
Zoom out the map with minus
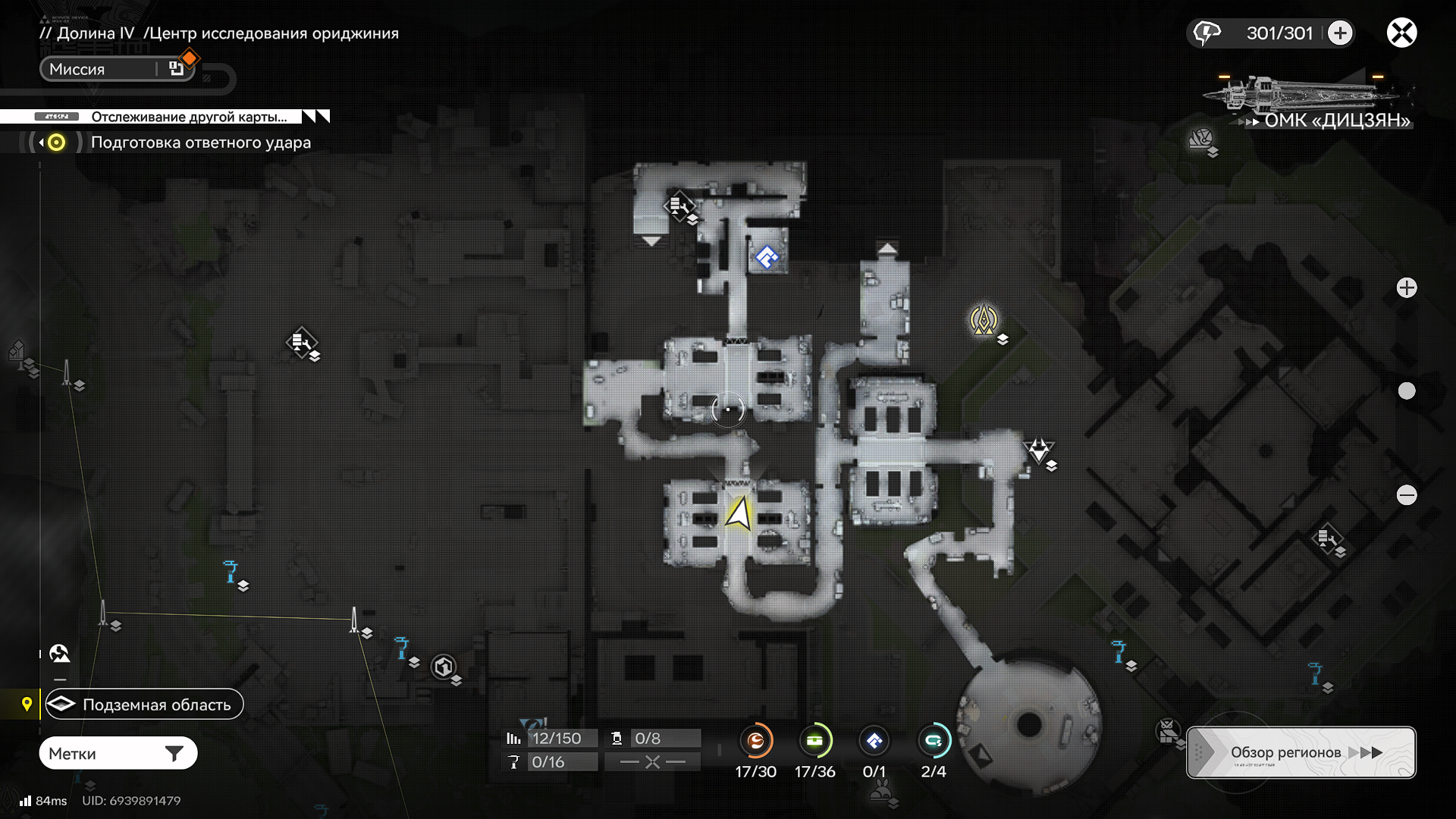[x=1407, y=495]
